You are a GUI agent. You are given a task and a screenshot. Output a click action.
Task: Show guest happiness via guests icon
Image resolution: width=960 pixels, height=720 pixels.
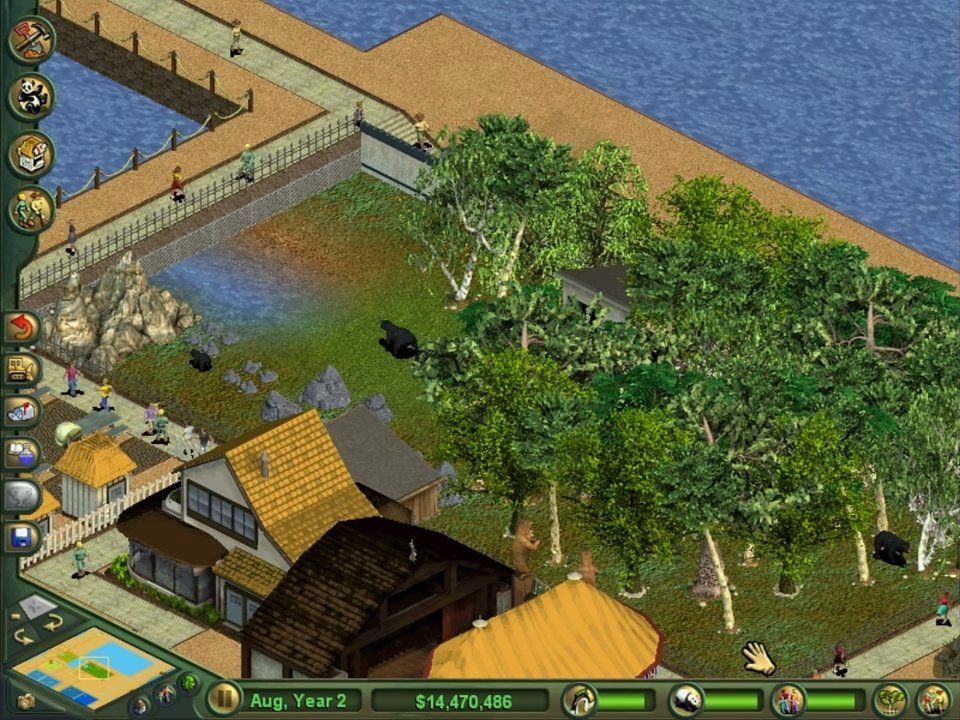(x=788, y=699)
